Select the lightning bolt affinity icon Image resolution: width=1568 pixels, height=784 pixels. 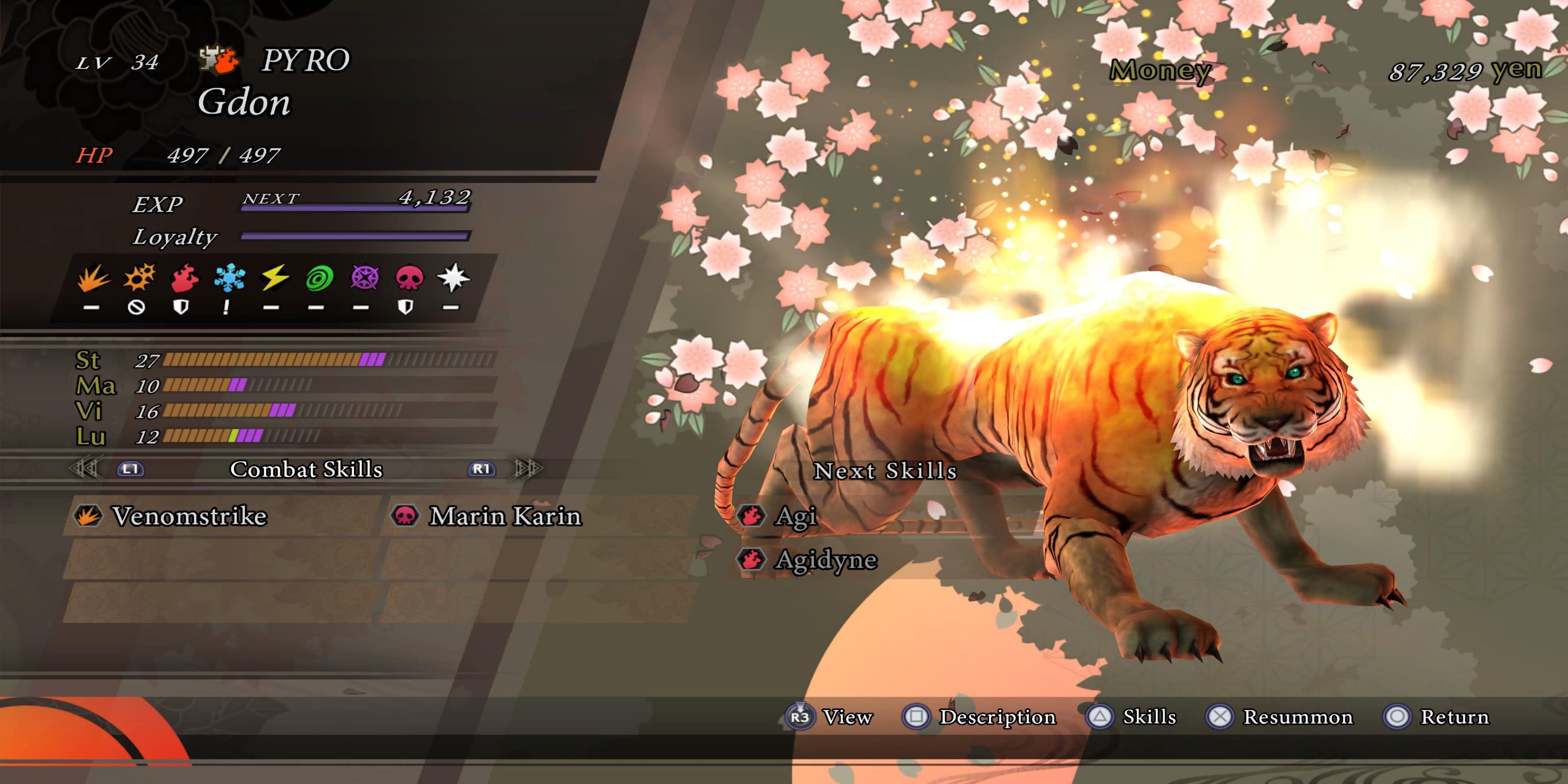point(274,279)
